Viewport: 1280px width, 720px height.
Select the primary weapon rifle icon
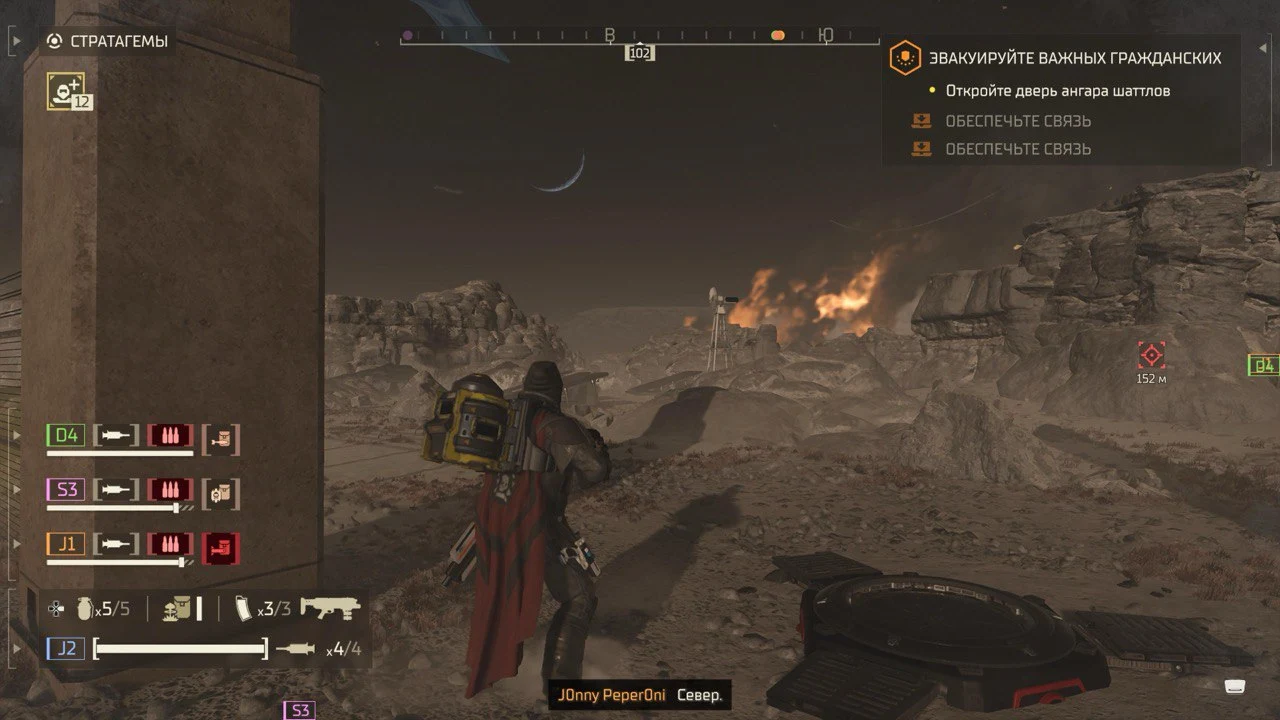point(330,607)
